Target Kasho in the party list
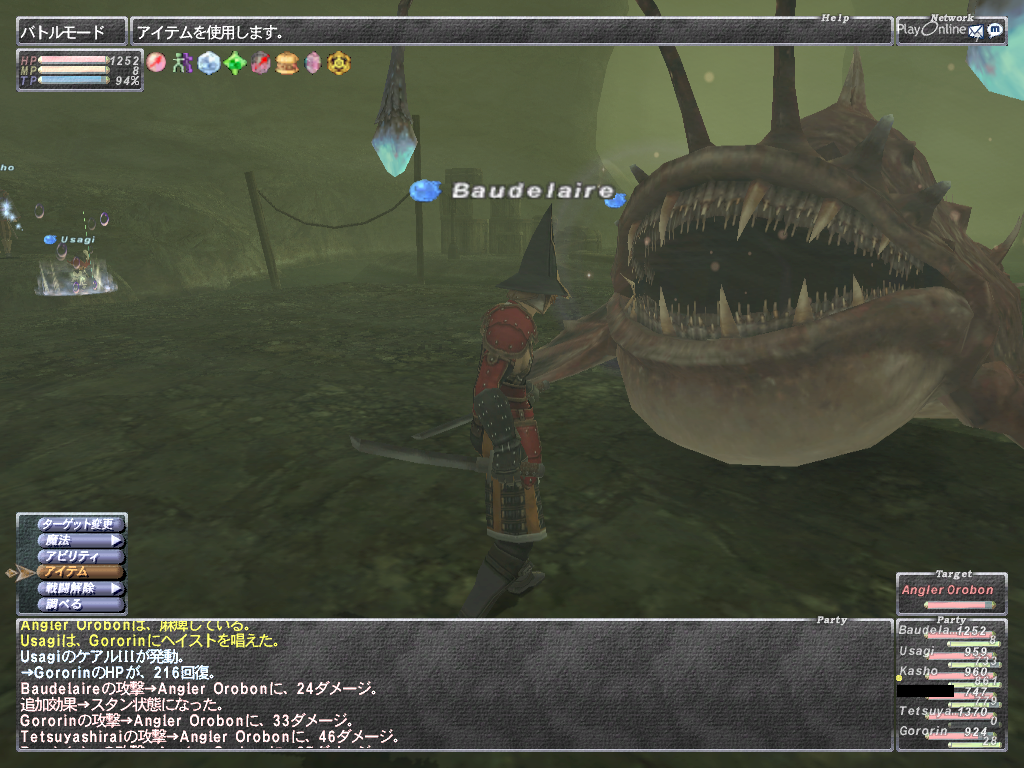Viewport: 1024px width, 768px height. [x=950, y=672]
